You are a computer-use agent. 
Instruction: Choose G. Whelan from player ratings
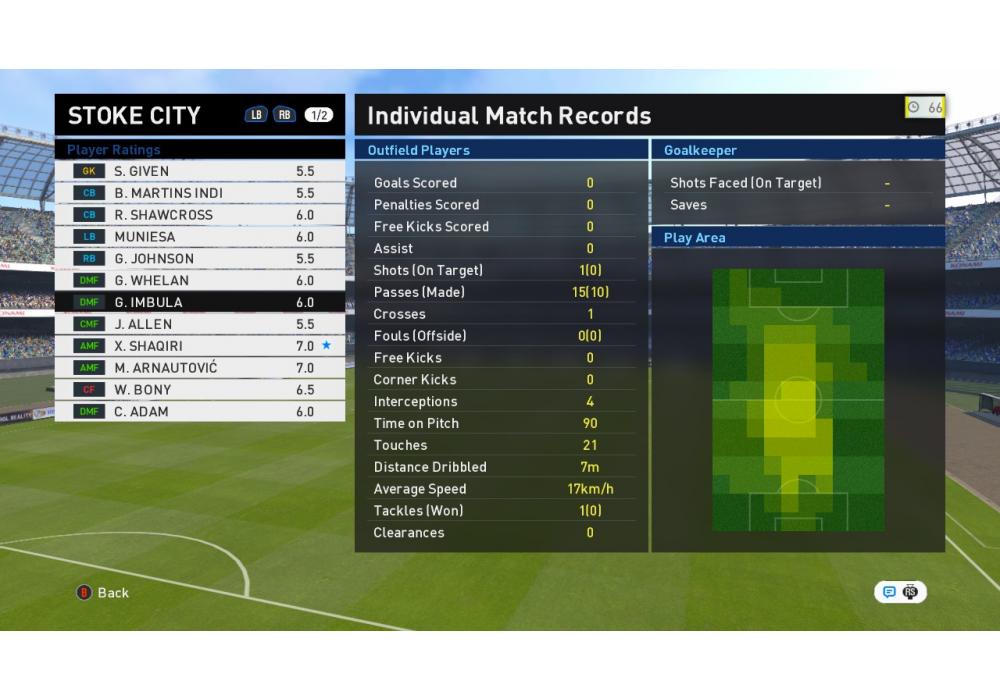200,281
